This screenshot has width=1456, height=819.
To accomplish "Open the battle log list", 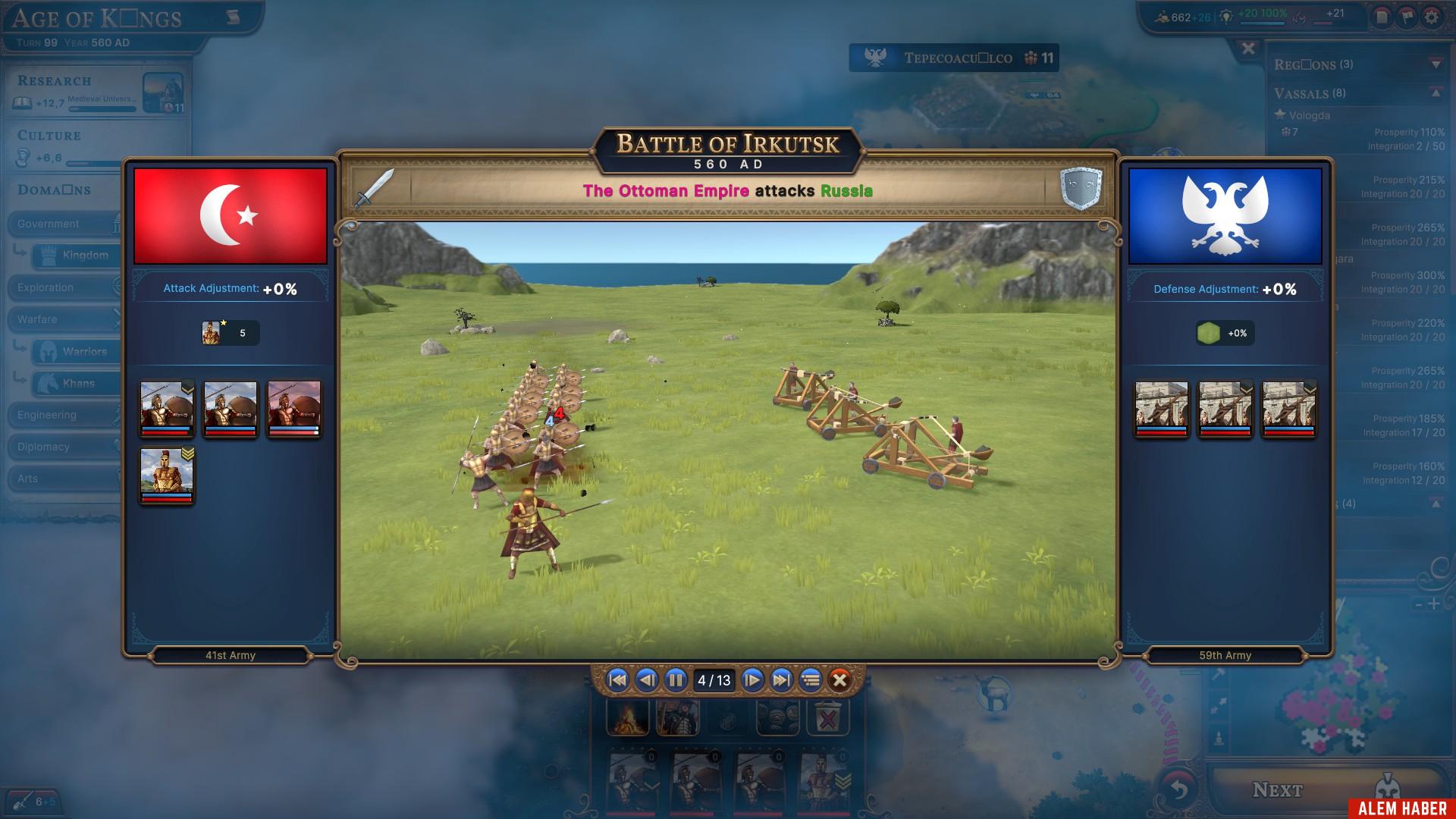I will [811, 680].
